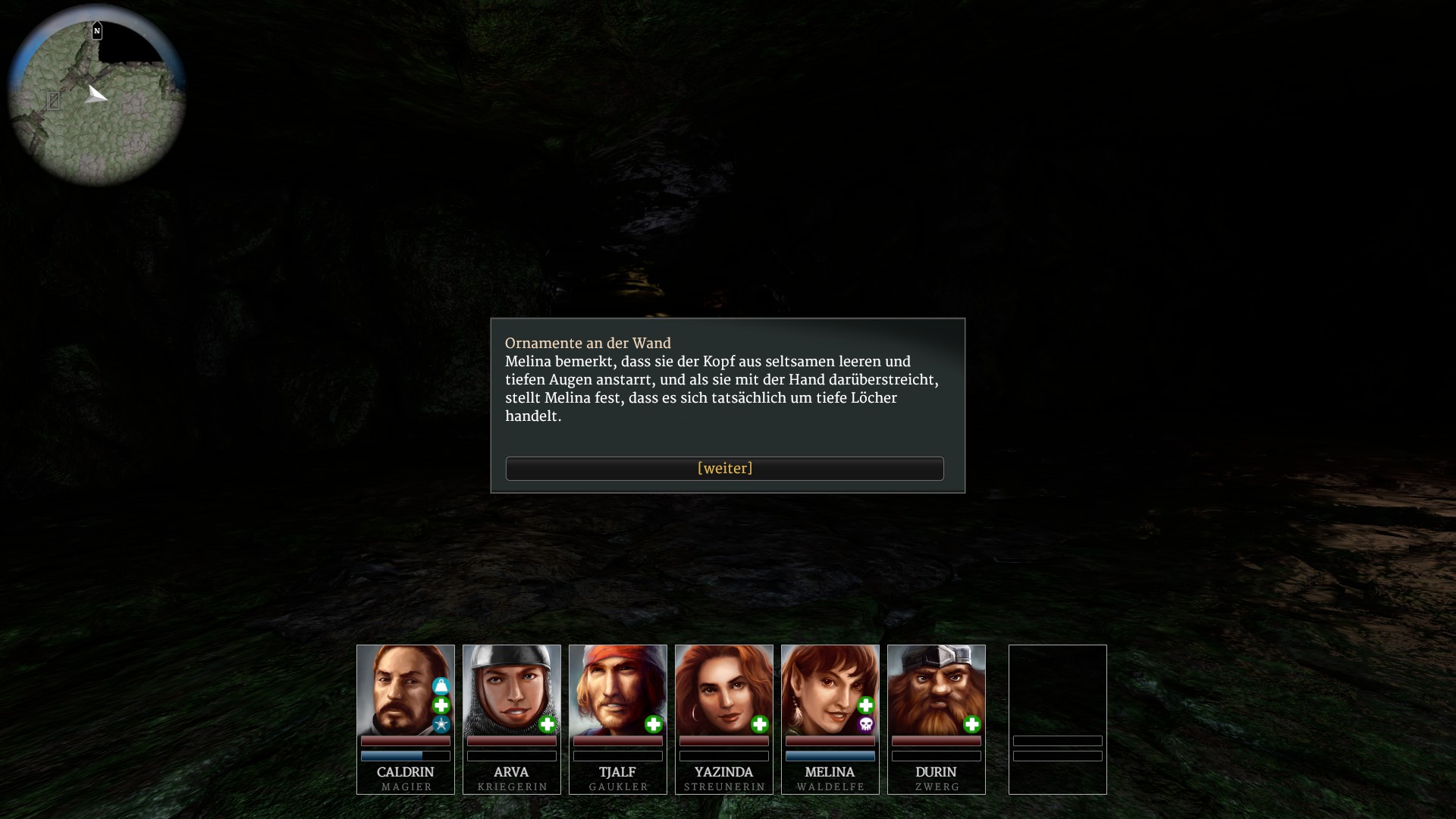
Task: Click Durin's green plus level-up icon
Action: click(972, 725)
